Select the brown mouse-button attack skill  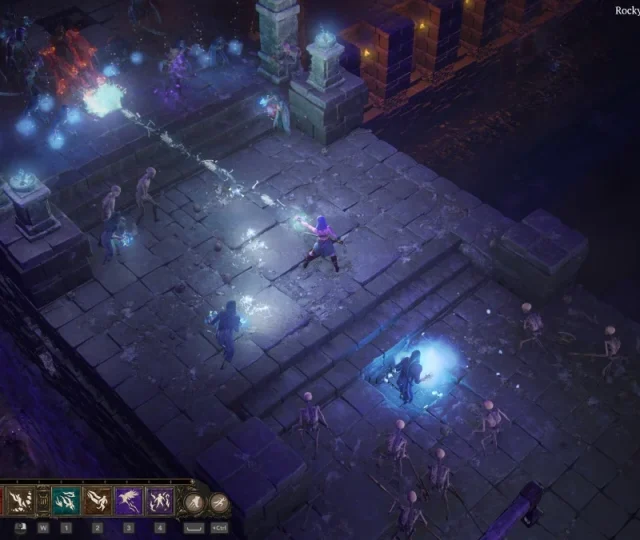23,501
